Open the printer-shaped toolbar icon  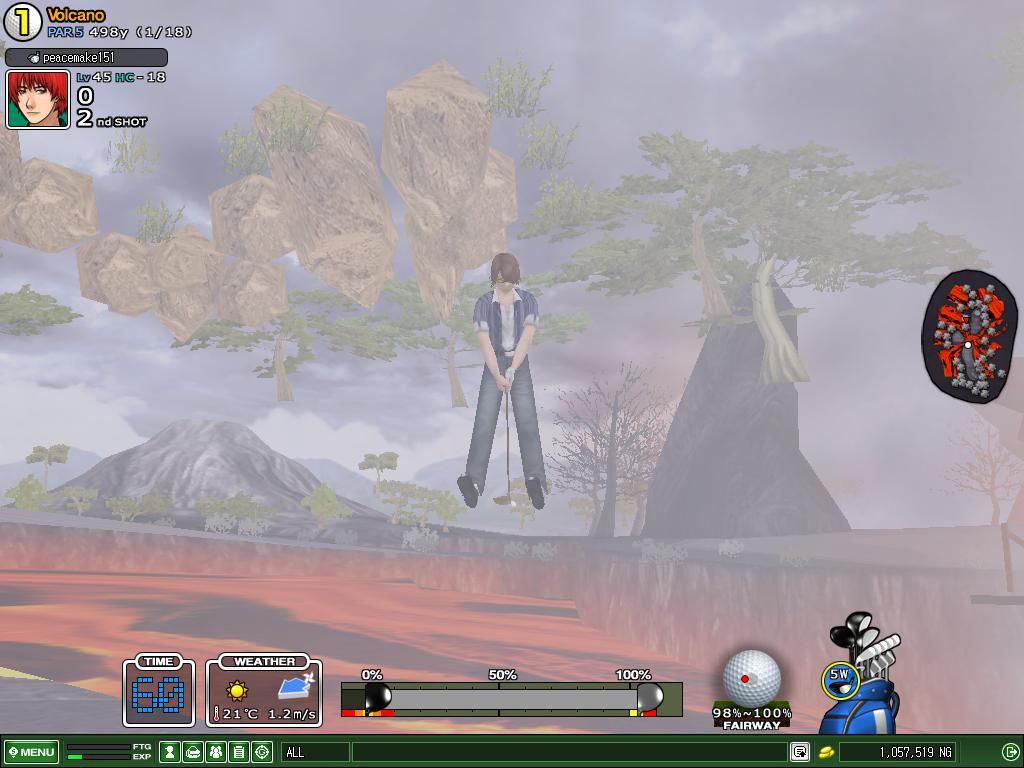click(193, 752)
